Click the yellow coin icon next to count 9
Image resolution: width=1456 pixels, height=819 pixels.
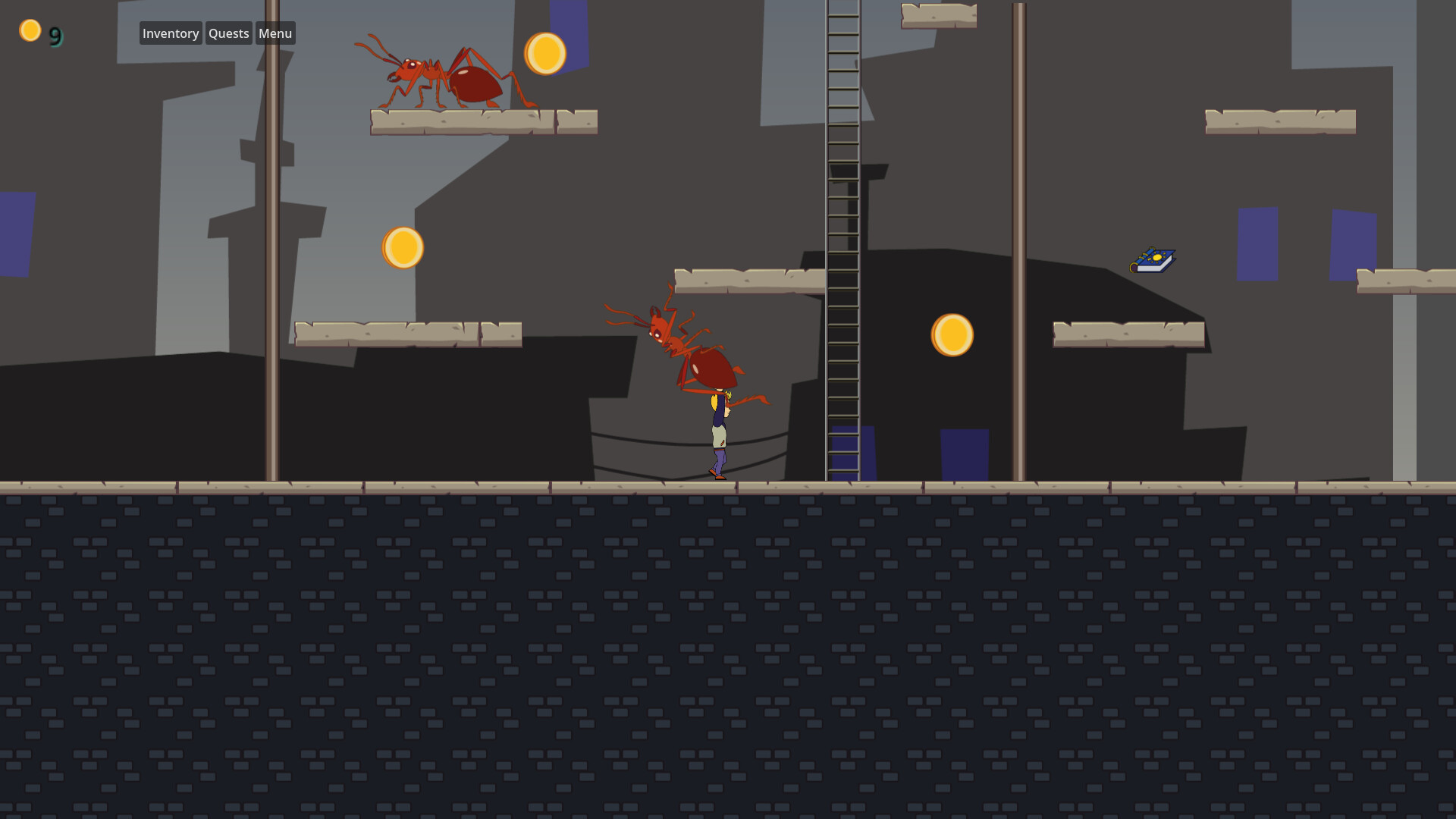30,30
